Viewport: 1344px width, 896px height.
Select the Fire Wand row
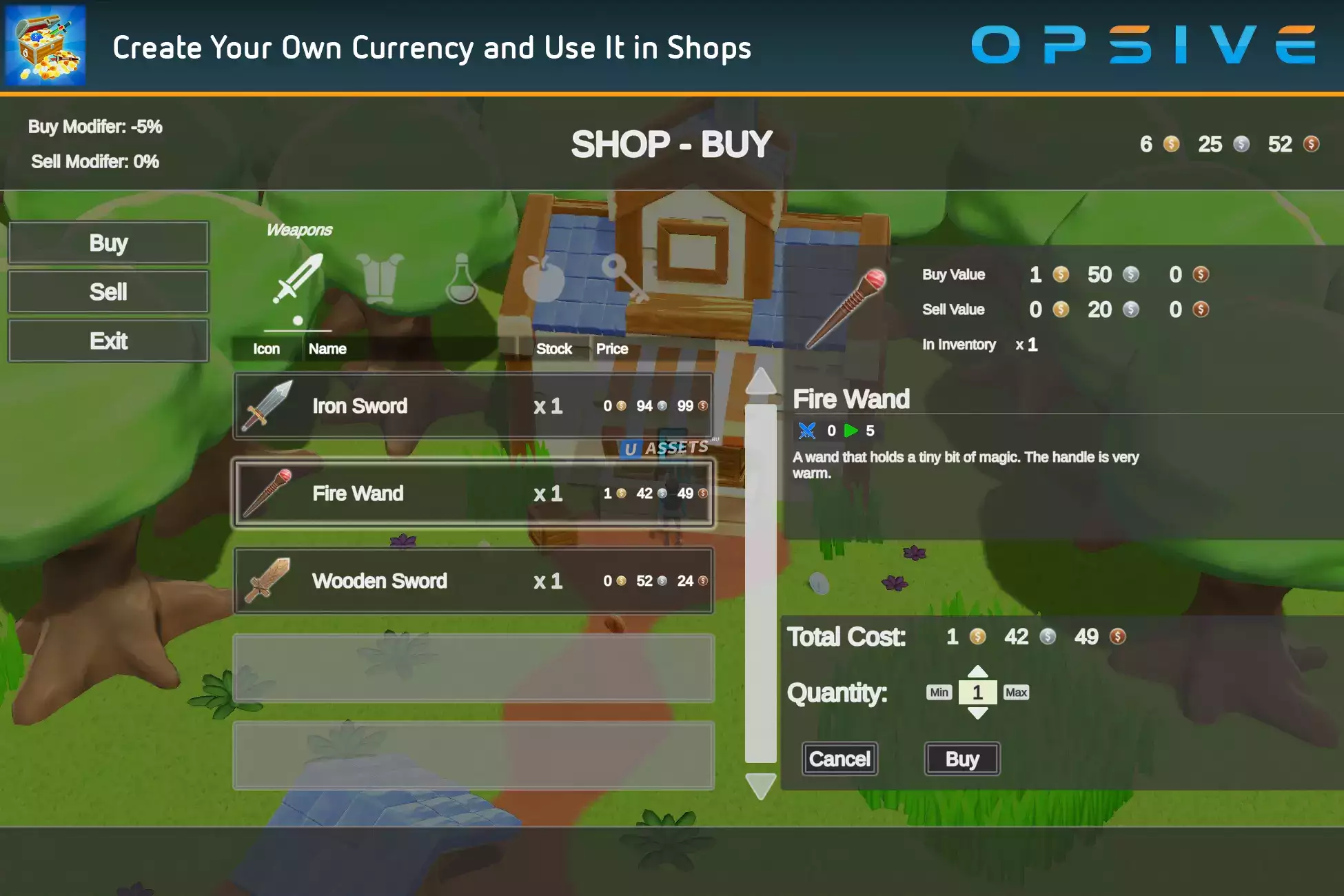474,493
